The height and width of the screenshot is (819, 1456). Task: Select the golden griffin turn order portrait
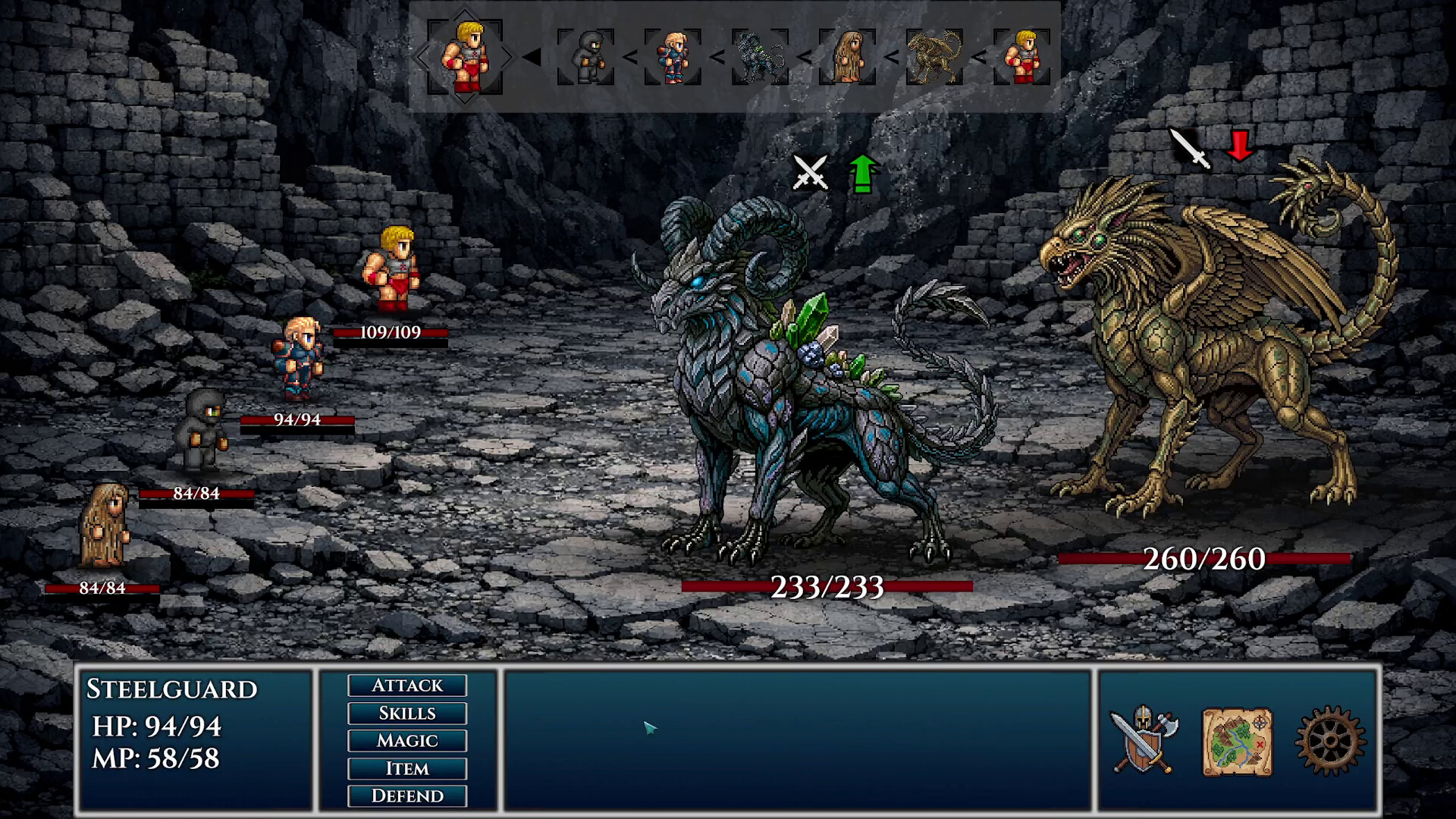(x=934, y=57)
